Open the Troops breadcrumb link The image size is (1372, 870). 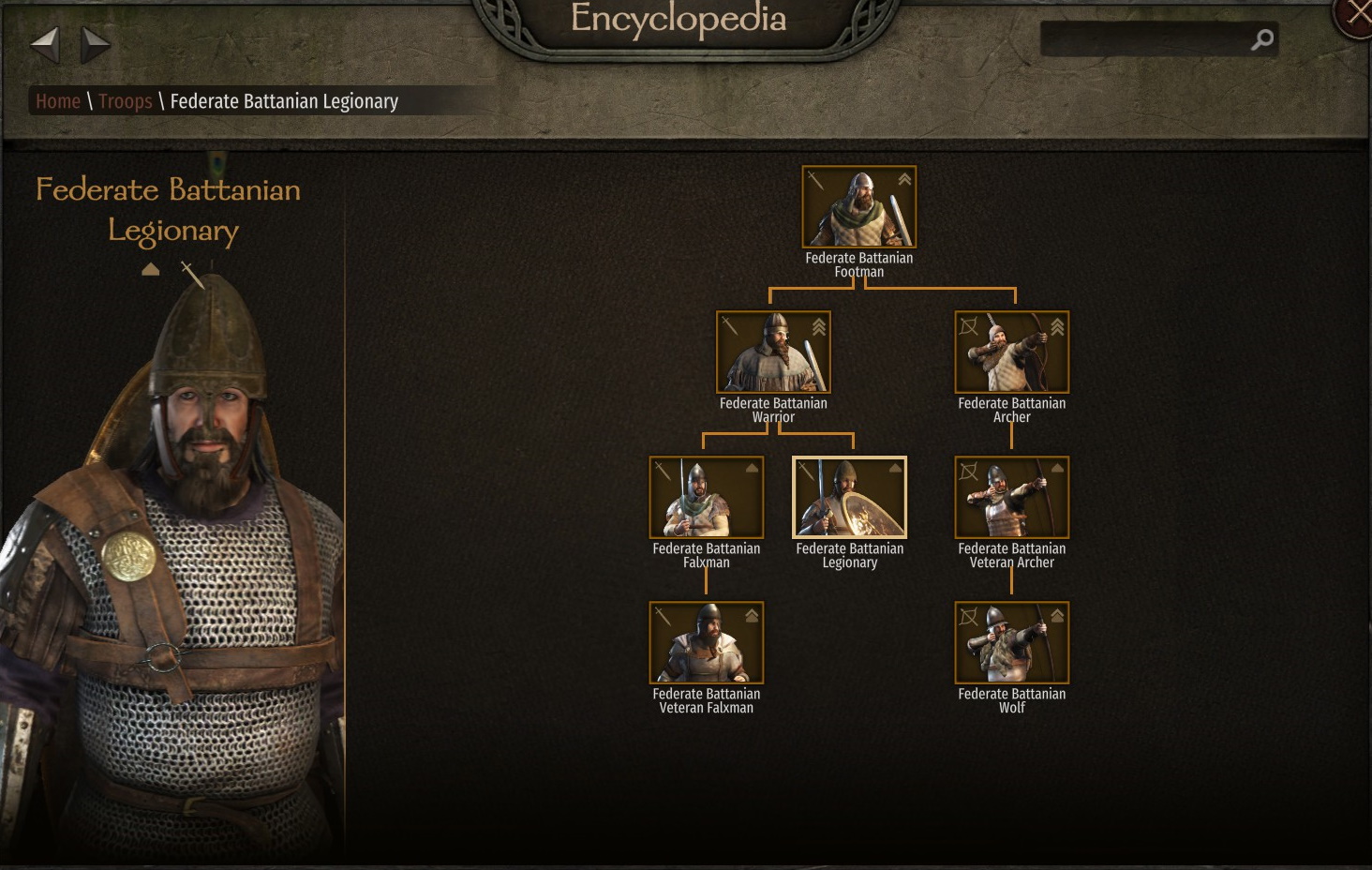tap(125, 101)
